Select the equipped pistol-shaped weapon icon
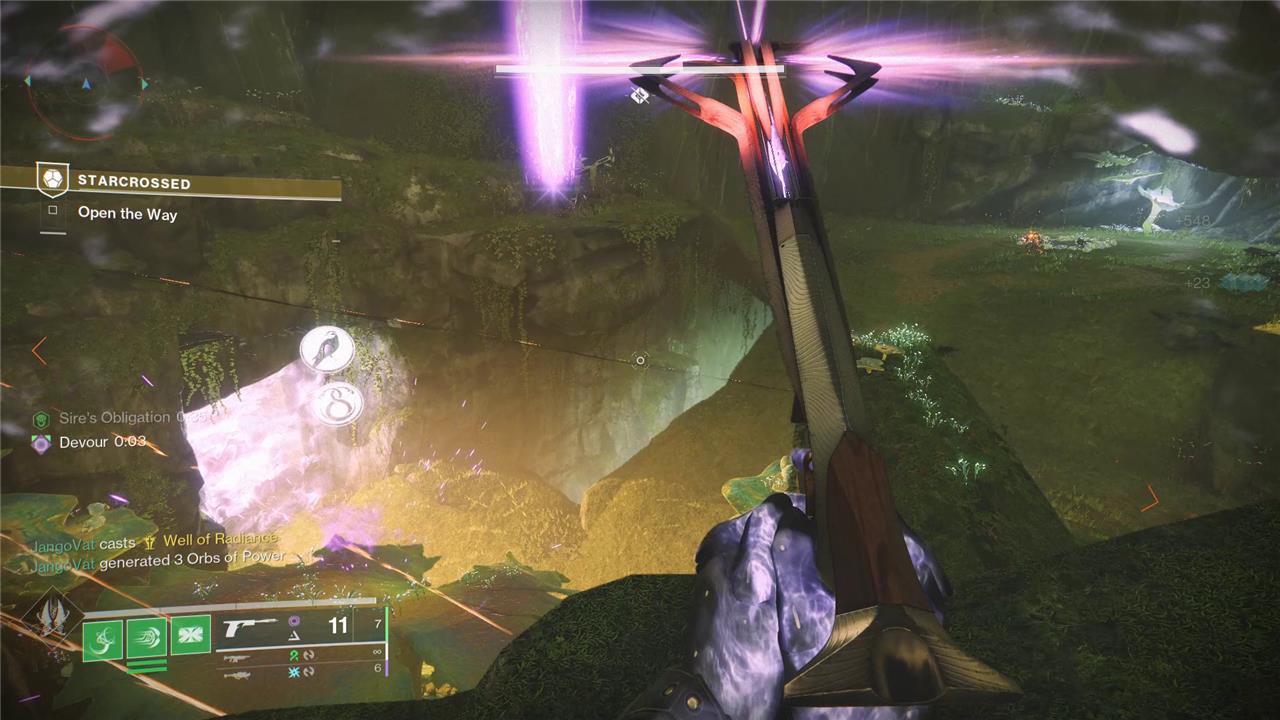Viewport: 1280px width, 720px height. [250, 627]
